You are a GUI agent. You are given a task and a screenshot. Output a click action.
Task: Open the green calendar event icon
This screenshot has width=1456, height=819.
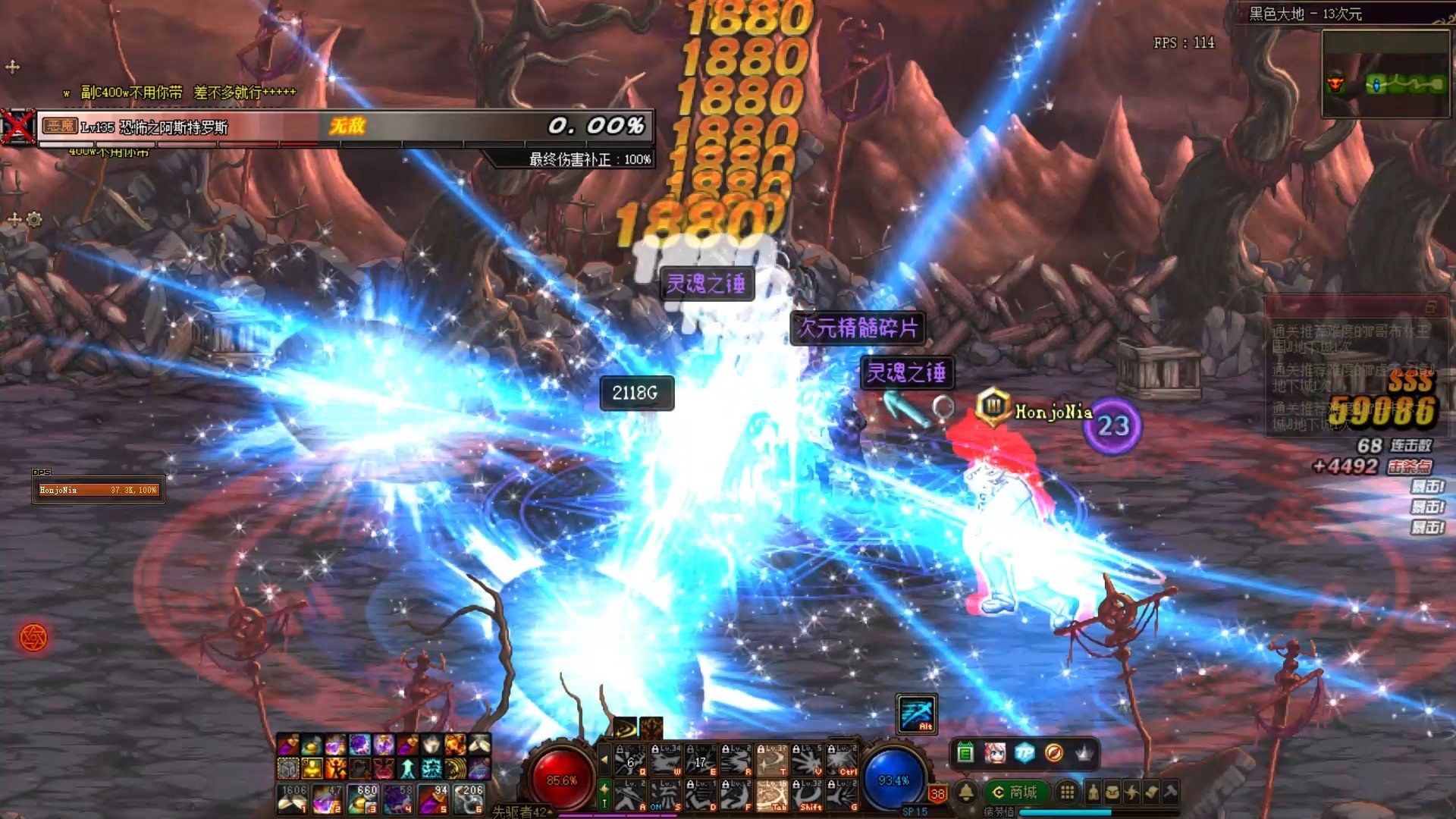965,753
